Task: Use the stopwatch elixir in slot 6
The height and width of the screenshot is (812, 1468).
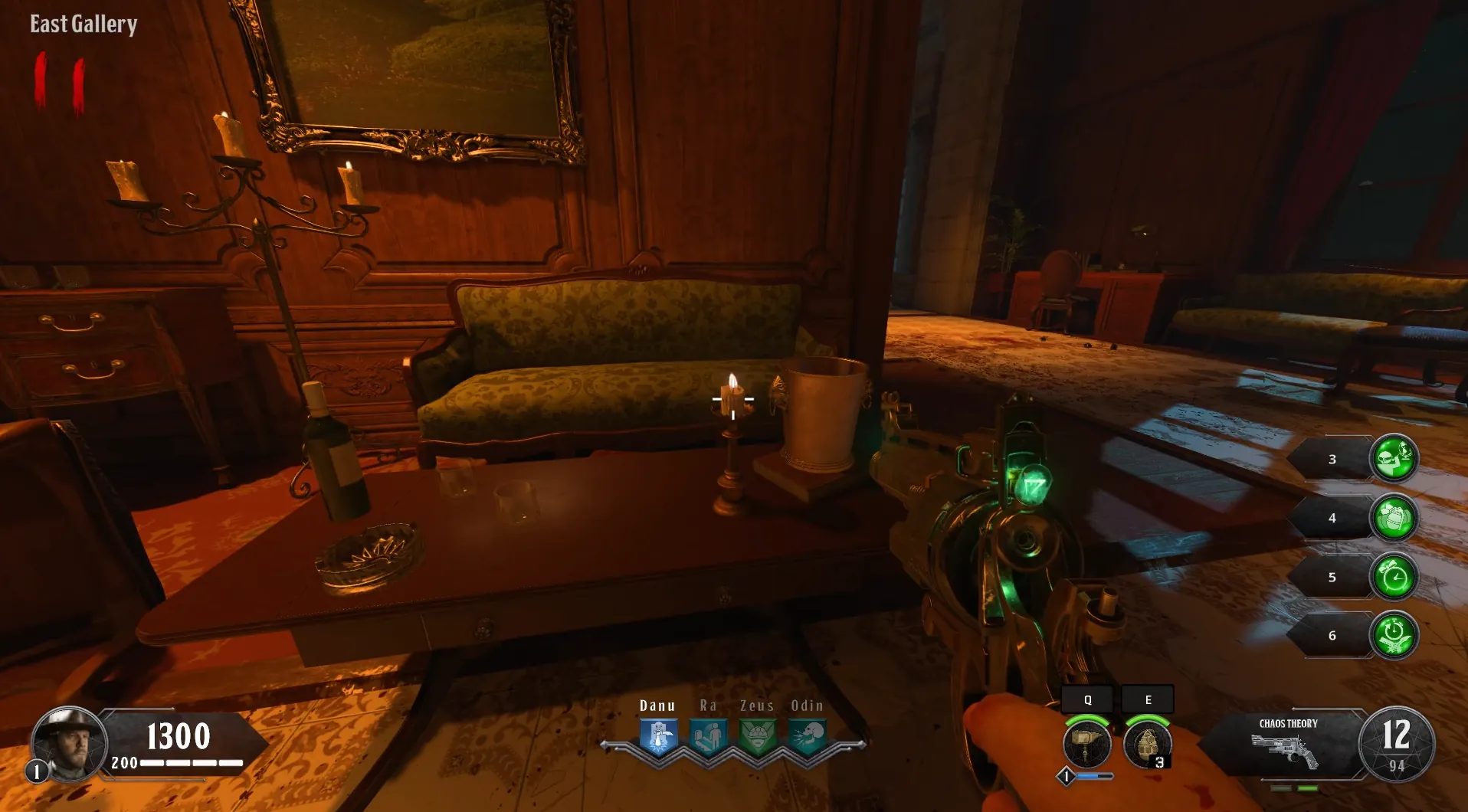Action: [x=1394, y=635]
